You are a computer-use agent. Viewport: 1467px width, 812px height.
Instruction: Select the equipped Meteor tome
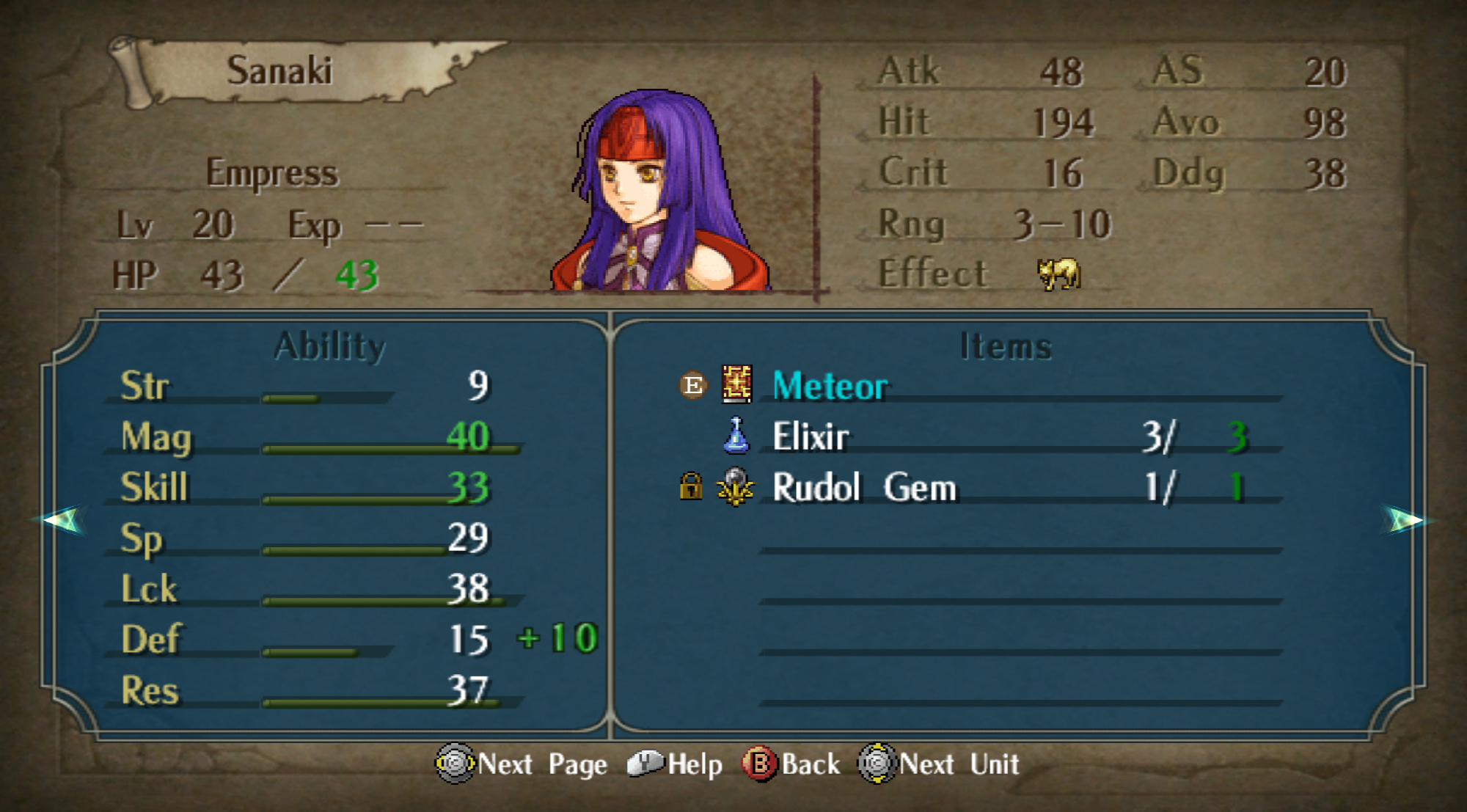tap(829, 386)
